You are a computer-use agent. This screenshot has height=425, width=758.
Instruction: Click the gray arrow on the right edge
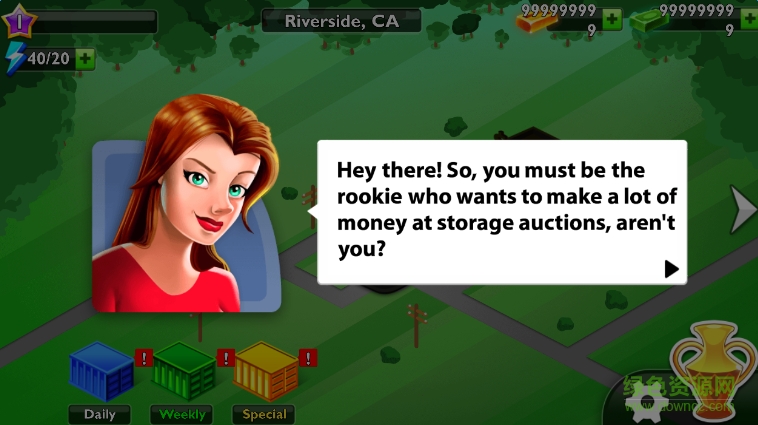point(743,209)
